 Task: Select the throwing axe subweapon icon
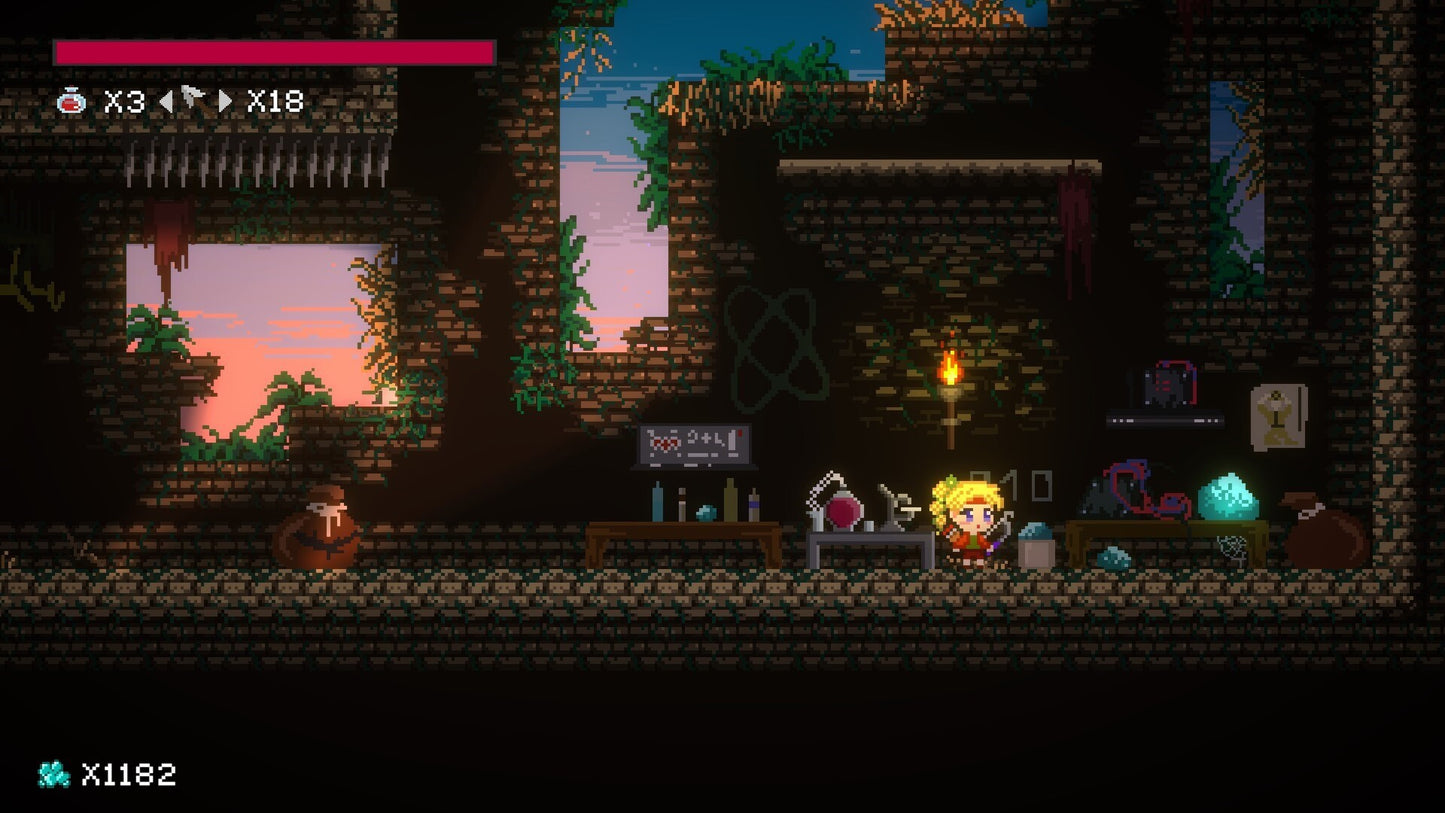[x=194, y=100]
